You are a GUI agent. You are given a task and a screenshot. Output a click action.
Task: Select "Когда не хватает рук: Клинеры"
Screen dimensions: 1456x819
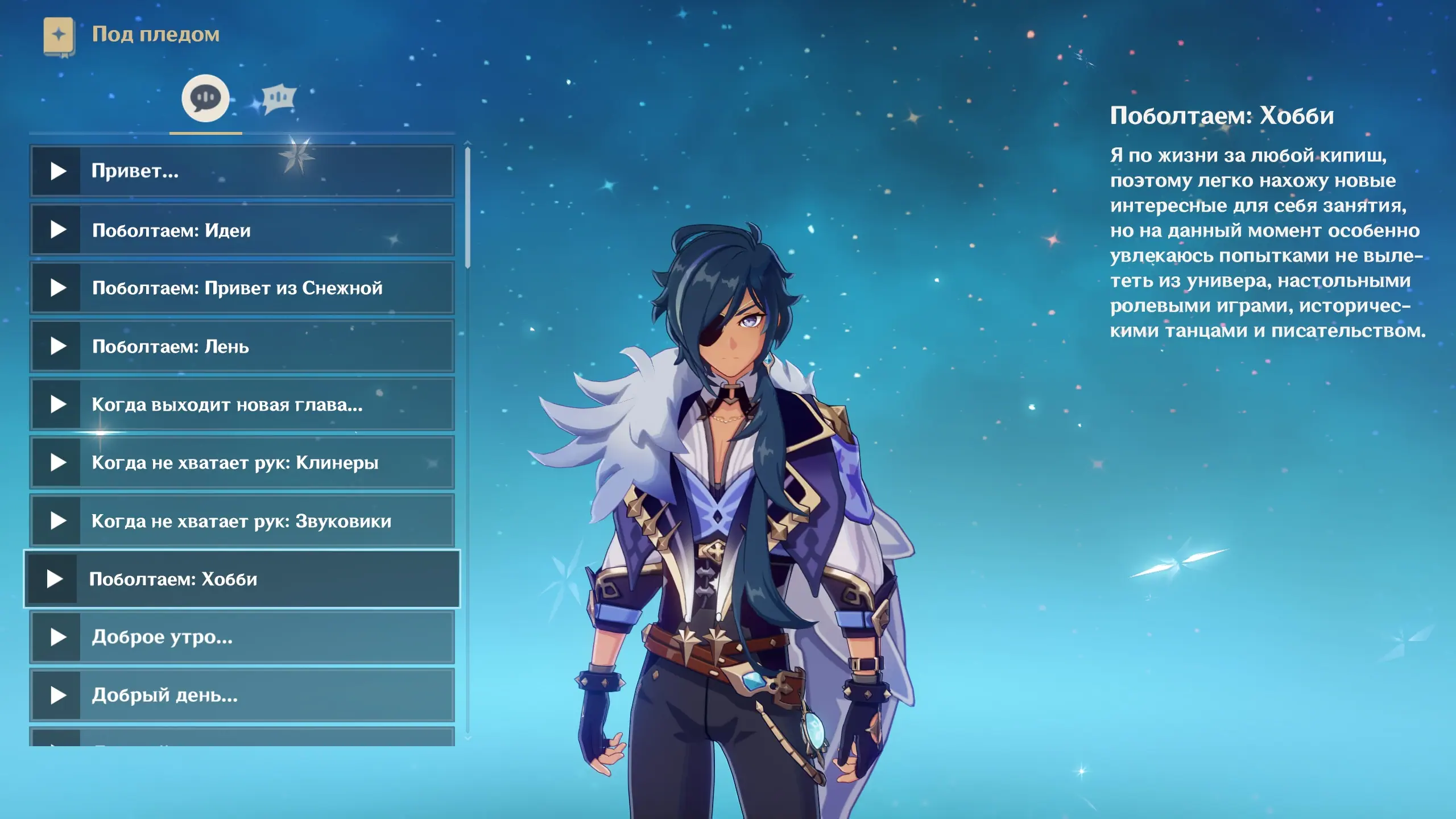tap(242, 462)
